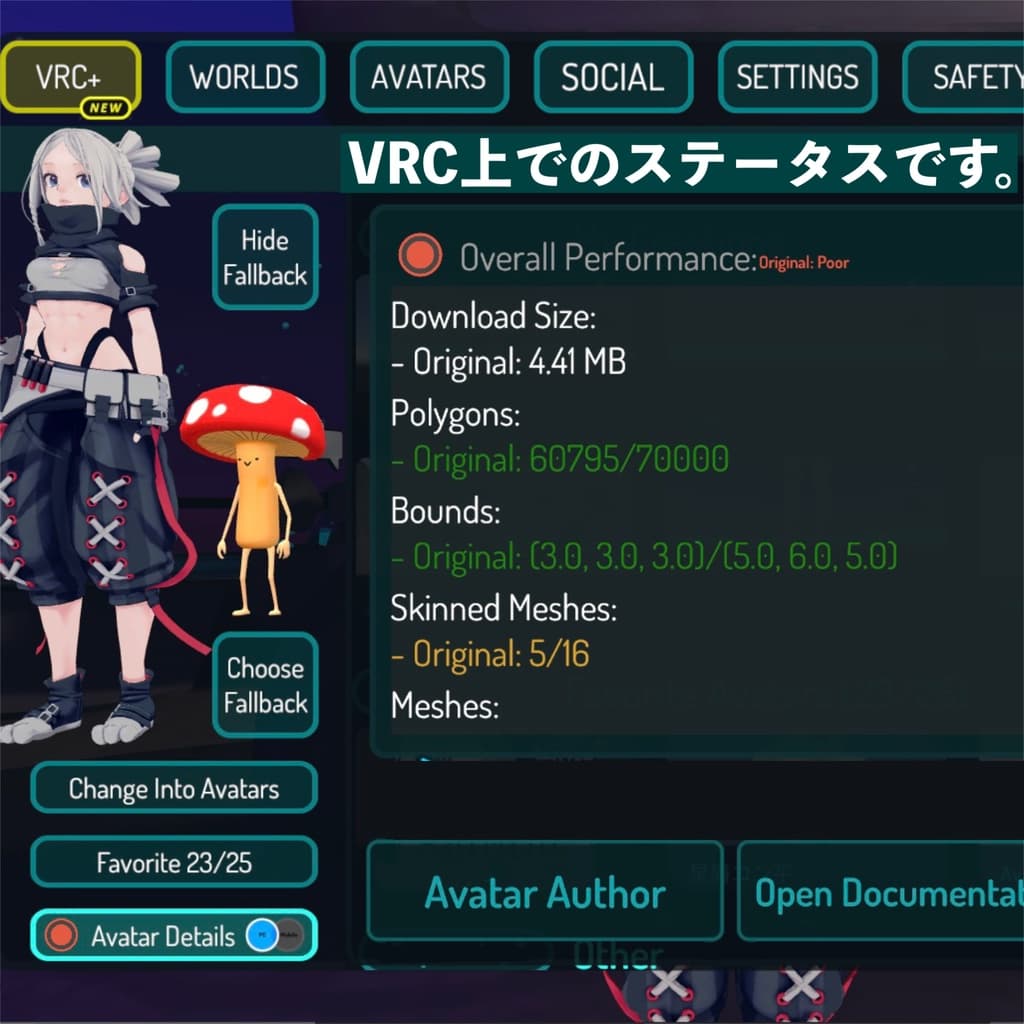Switch to the Worlds tab
Screen dimensions: 1024x1024
coord(245,77)
